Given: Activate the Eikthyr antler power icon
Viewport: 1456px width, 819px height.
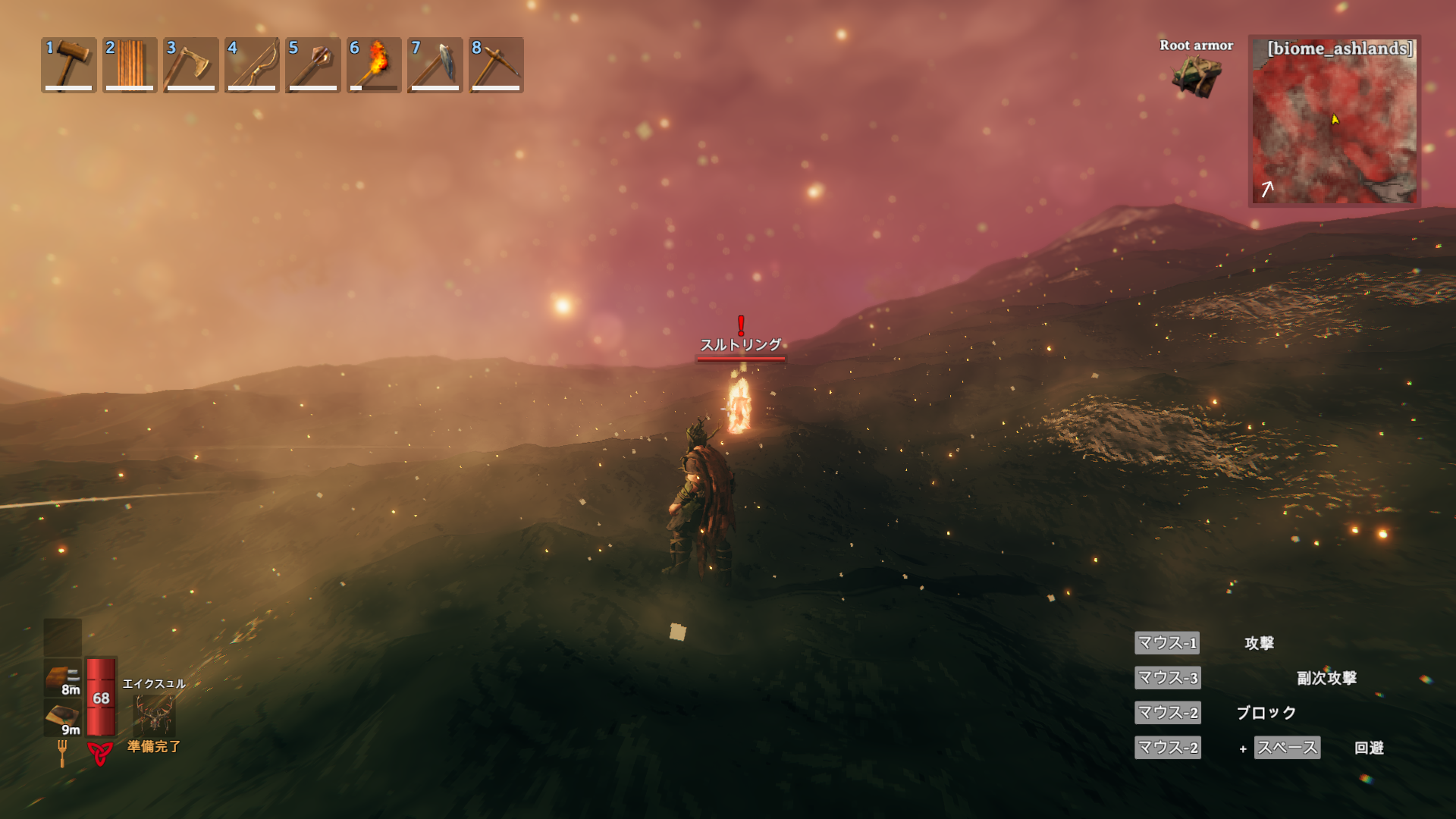Looking at the screenshot, I should (x=154, y=714).
